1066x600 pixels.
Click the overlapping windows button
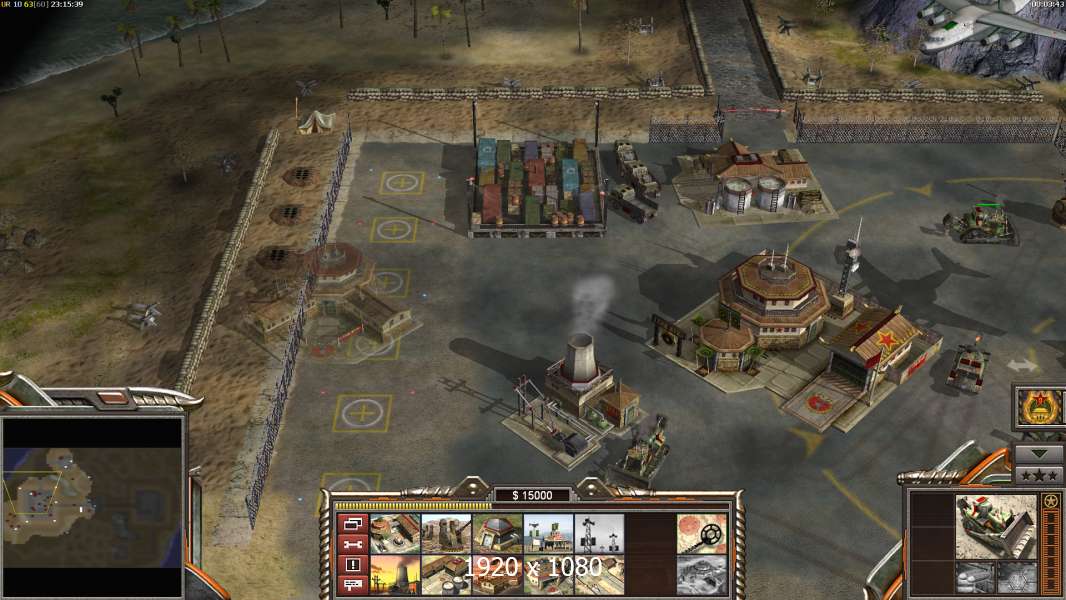point(352,523)
